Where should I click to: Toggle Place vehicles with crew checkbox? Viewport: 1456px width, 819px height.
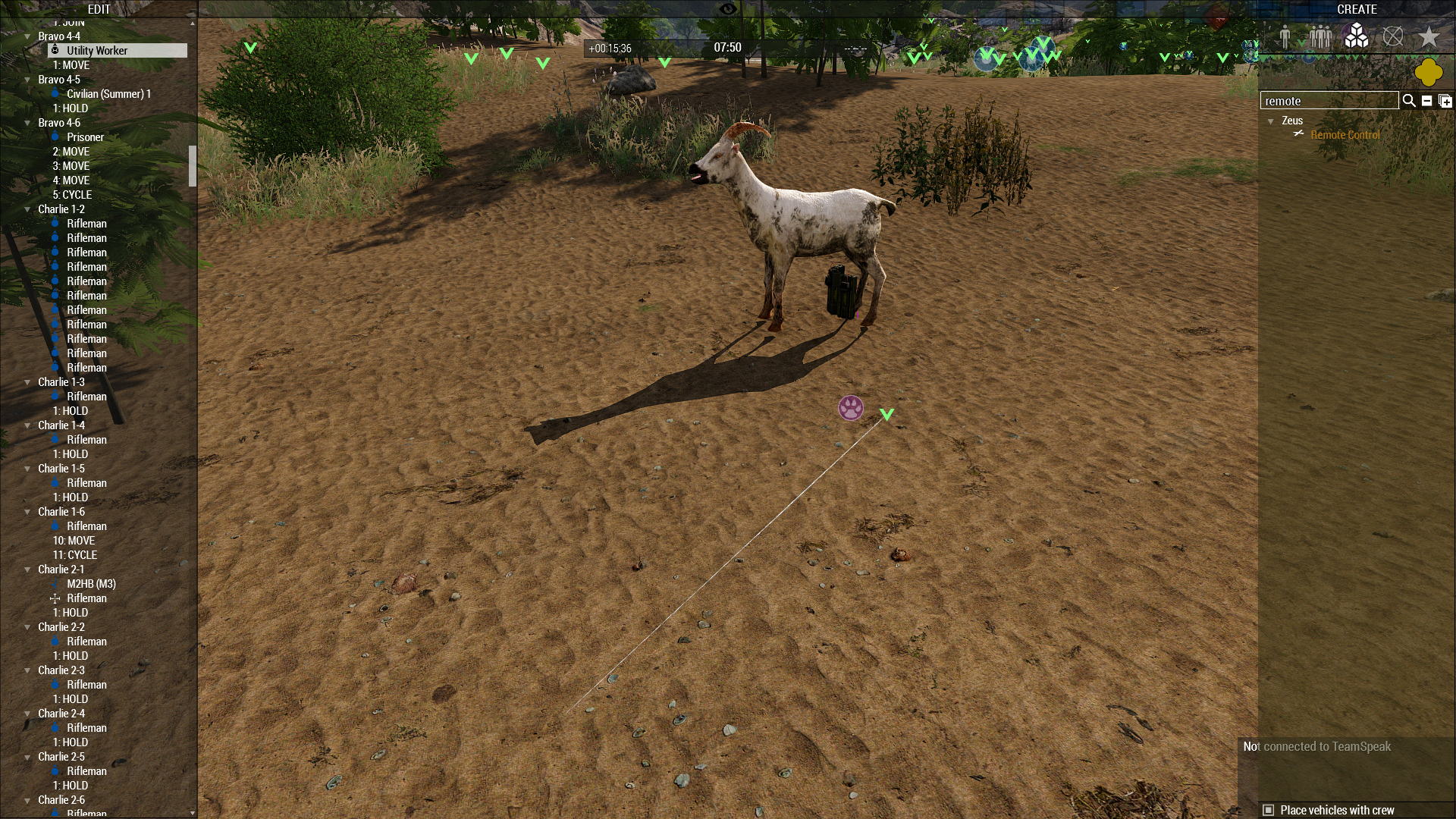(1269, 810)
